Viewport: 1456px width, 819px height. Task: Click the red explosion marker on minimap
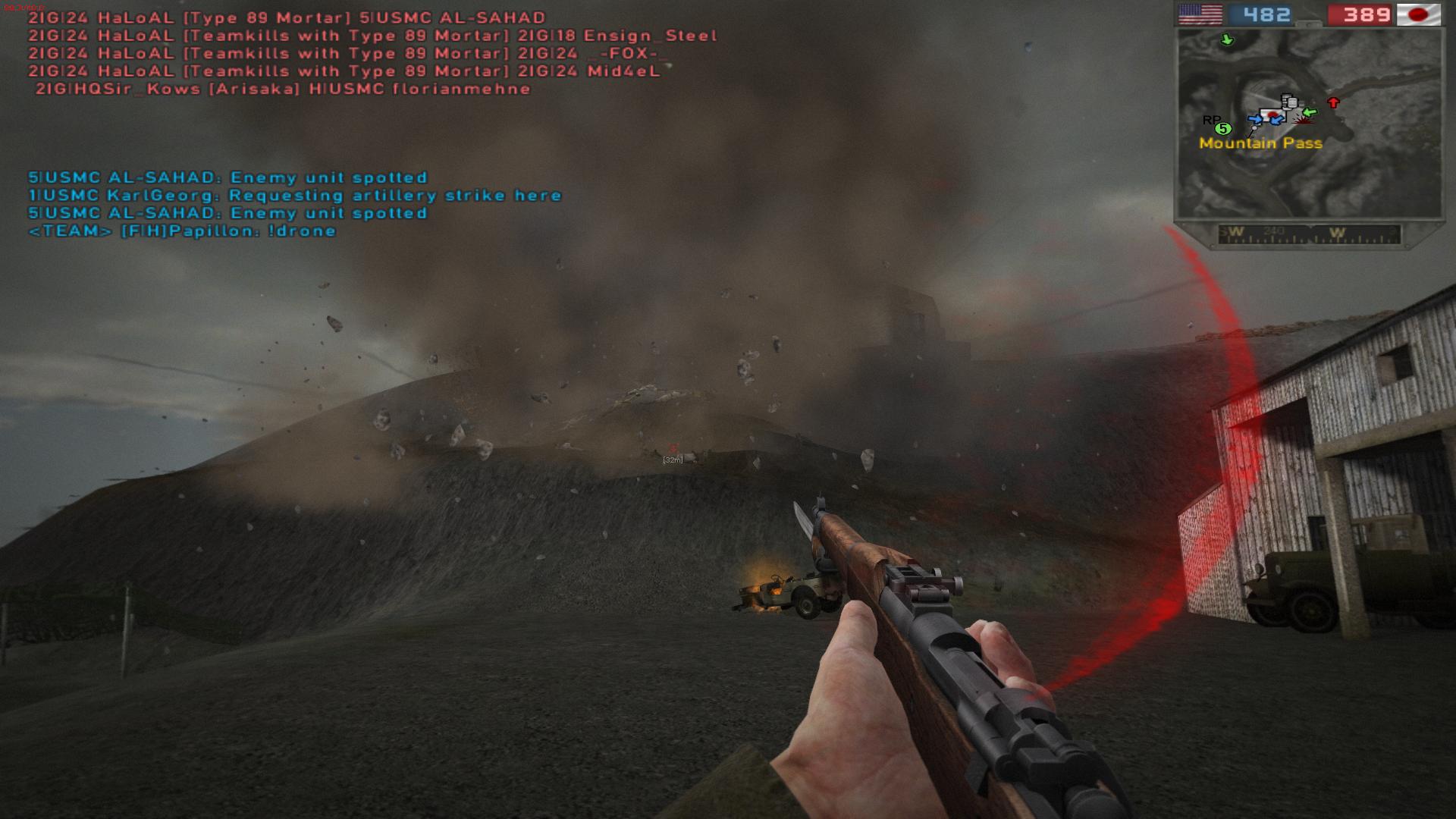click(1302, 120)
